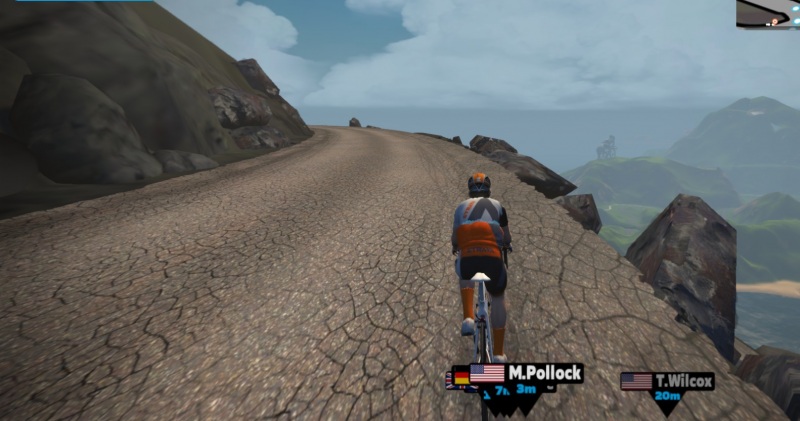Select the M.Pollock rider name tag
Viewport: 800px width, 421px height.
click(x=526, y=374)
